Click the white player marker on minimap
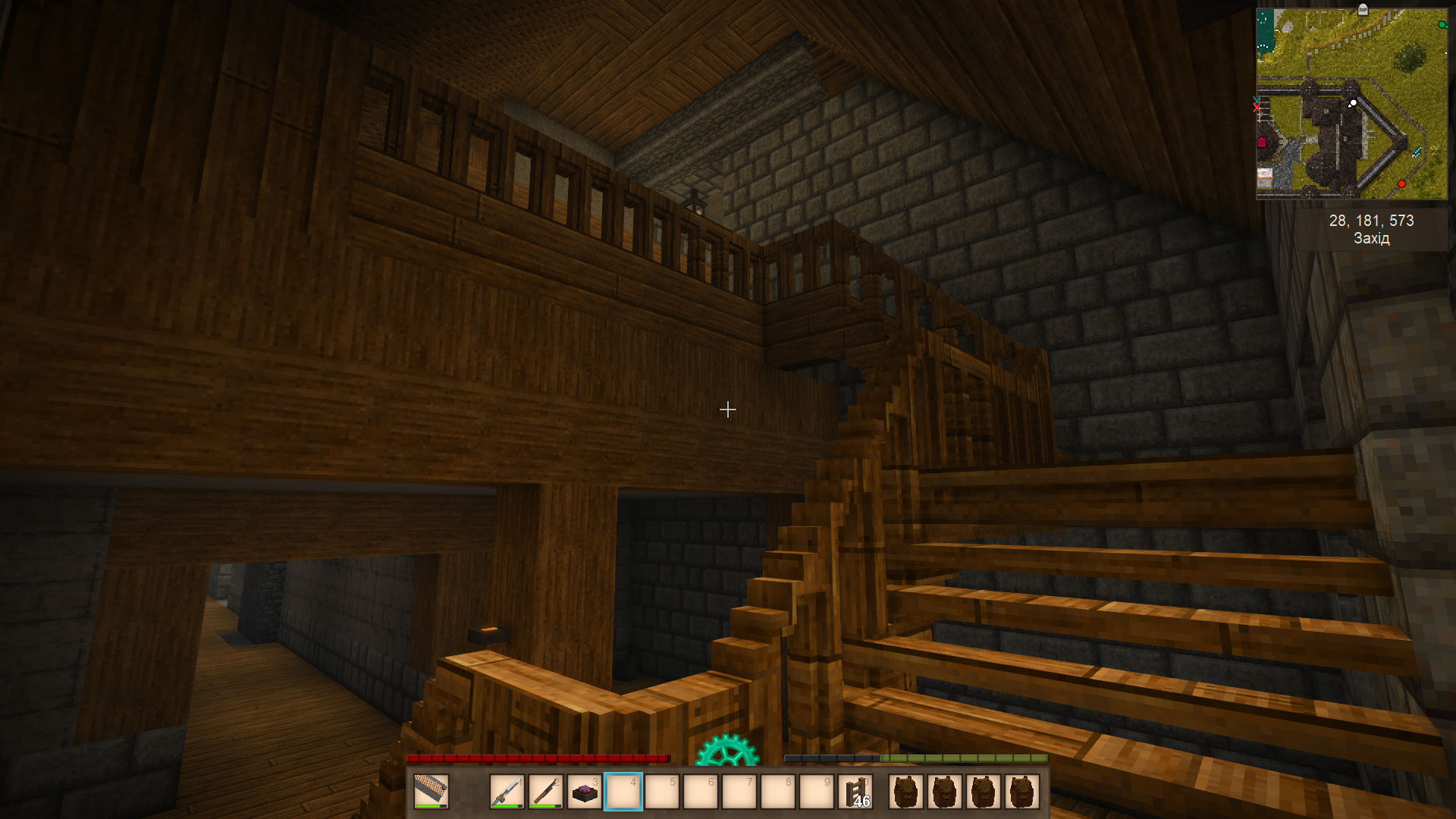1456x819 pixels. pyautogui.click(x=1353, y=103)
